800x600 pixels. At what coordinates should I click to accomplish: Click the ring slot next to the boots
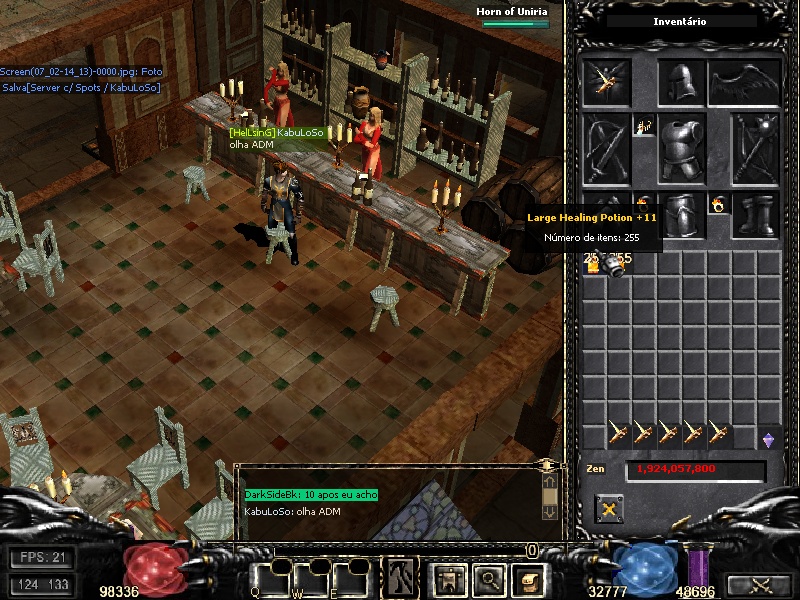coord(717,204)
